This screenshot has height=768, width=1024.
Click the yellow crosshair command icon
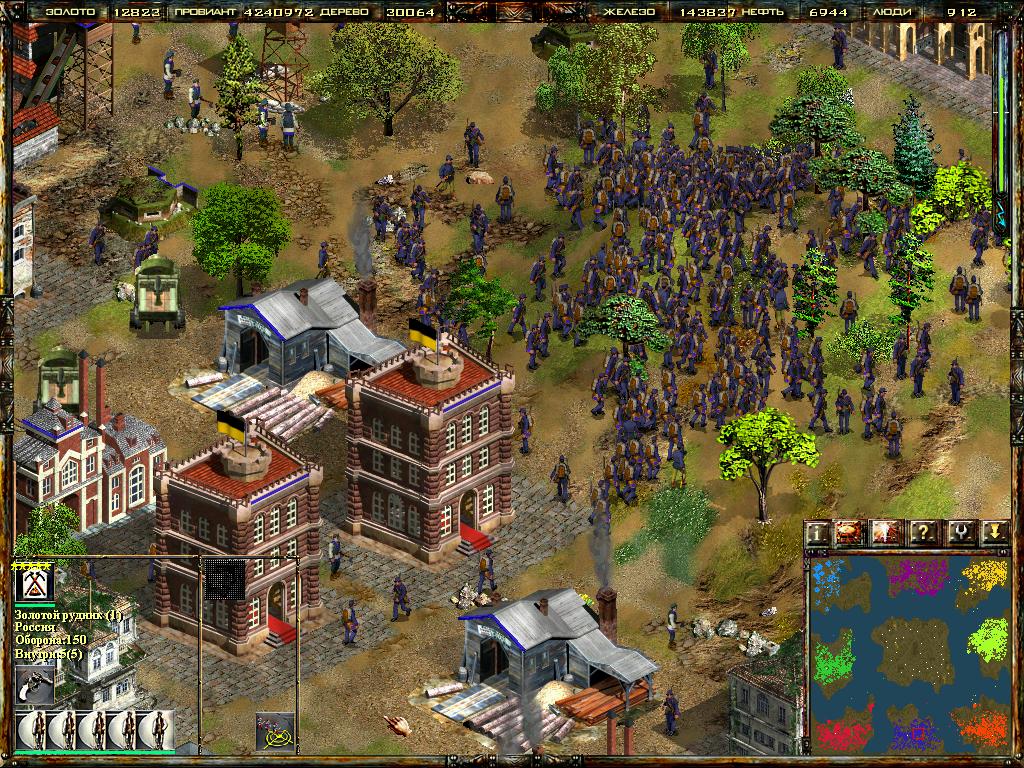point(275,731)
